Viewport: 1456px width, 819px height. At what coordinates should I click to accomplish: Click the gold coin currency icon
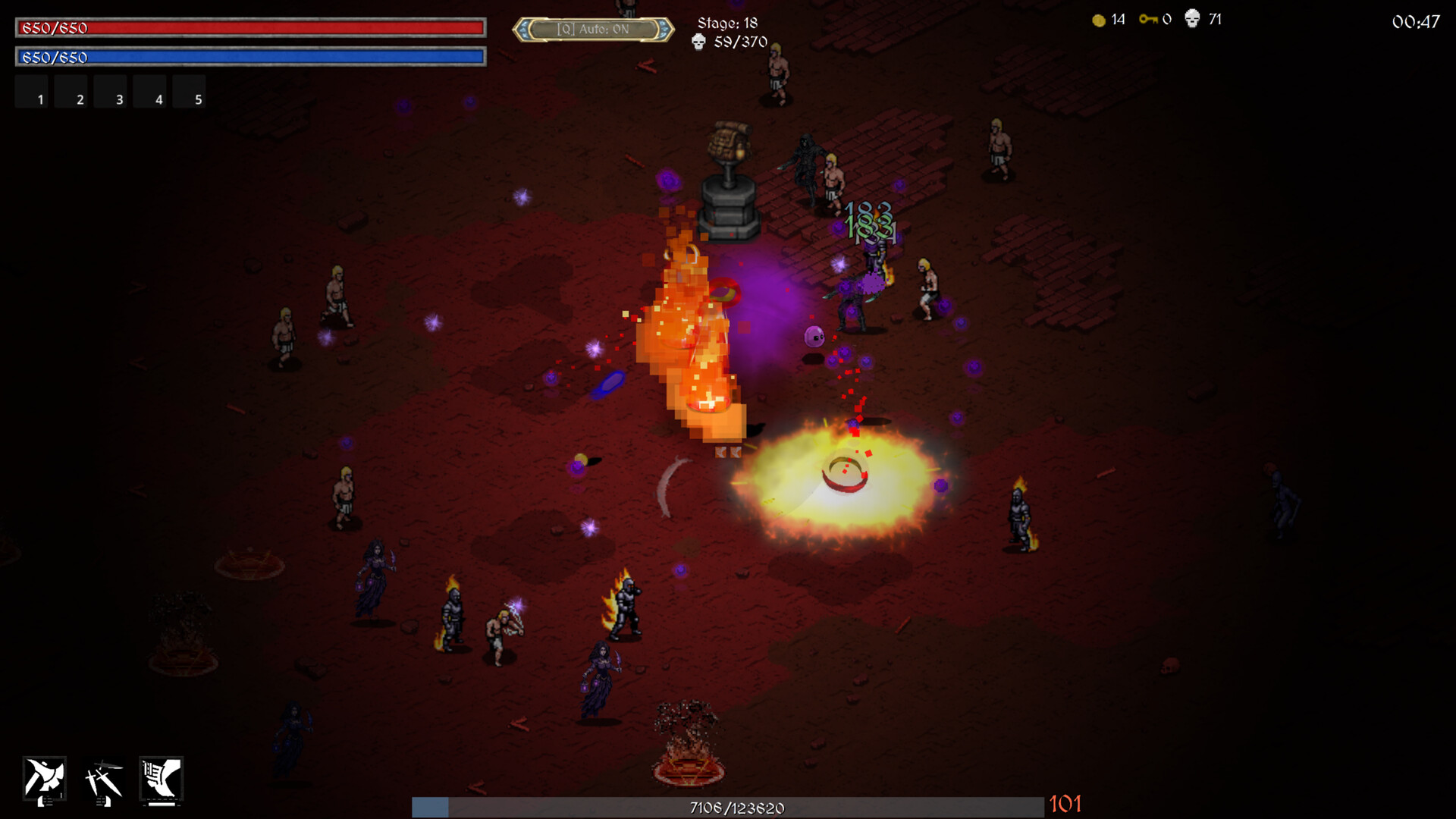[x=1097, y=20]
